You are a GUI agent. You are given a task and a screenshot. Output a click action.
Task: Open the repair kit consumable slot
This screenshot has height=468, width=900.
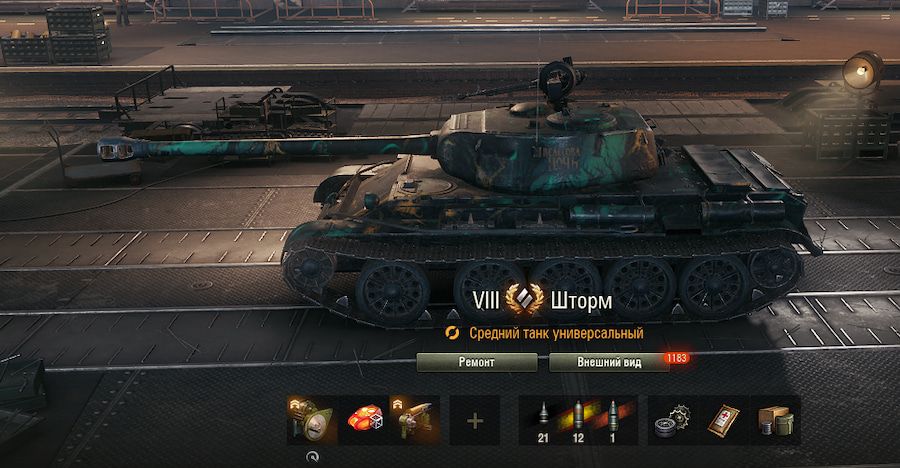click(673, 420)
